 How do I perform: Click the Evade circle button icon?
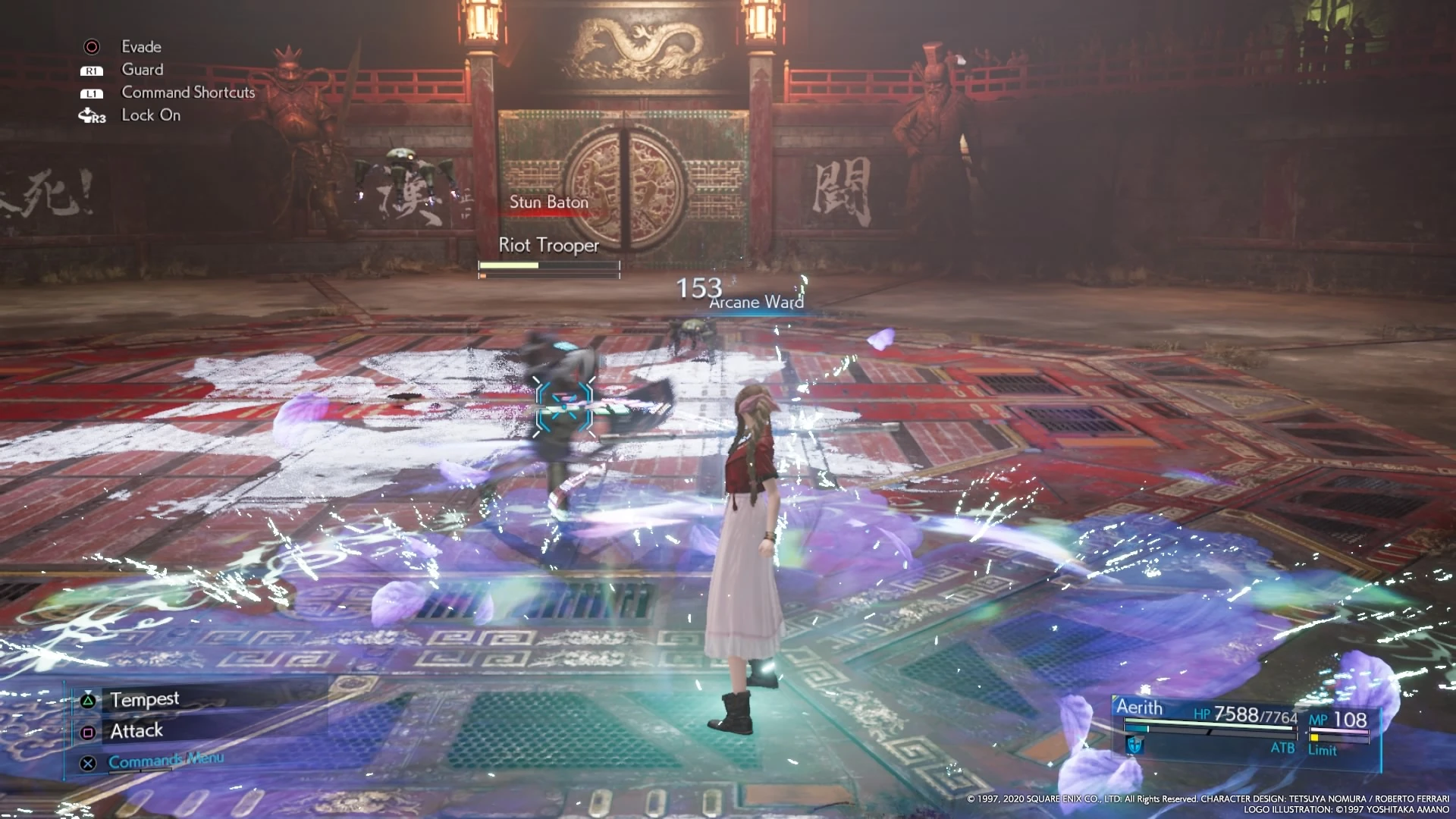(91, 46)
